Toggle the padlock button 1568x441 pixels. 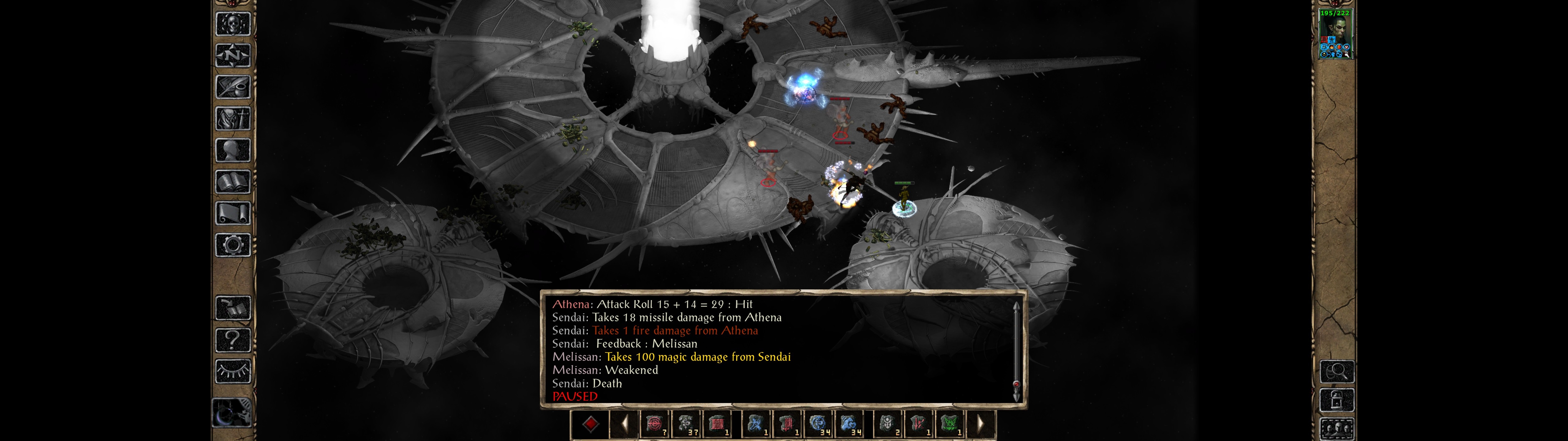click(x=1337, y=401)
